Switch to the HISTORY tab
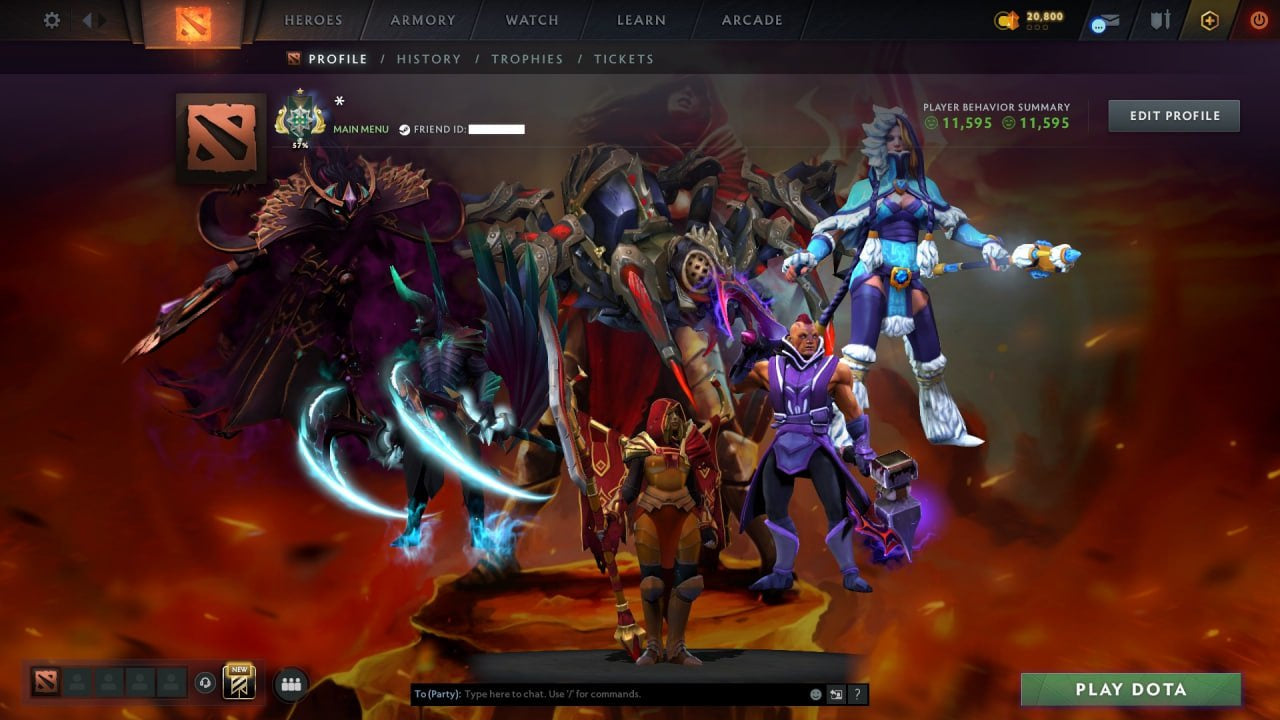1280x720 pixels. 429,59
